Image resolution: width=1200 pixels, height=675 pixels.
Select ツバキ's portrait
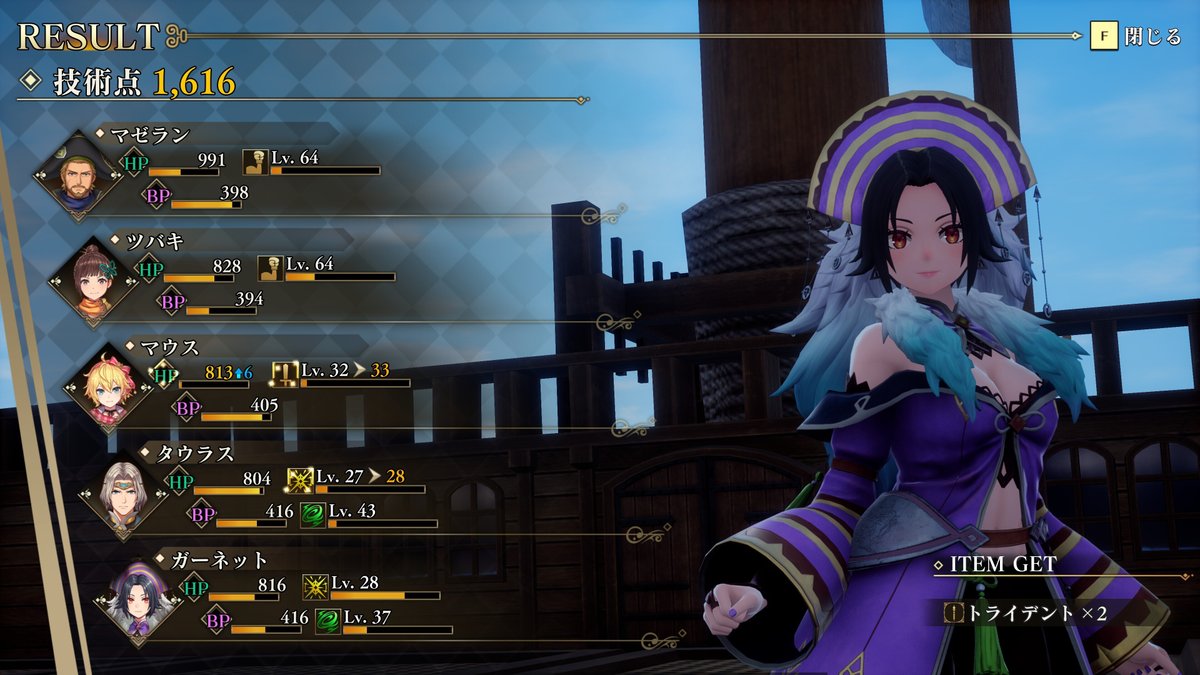89,283
